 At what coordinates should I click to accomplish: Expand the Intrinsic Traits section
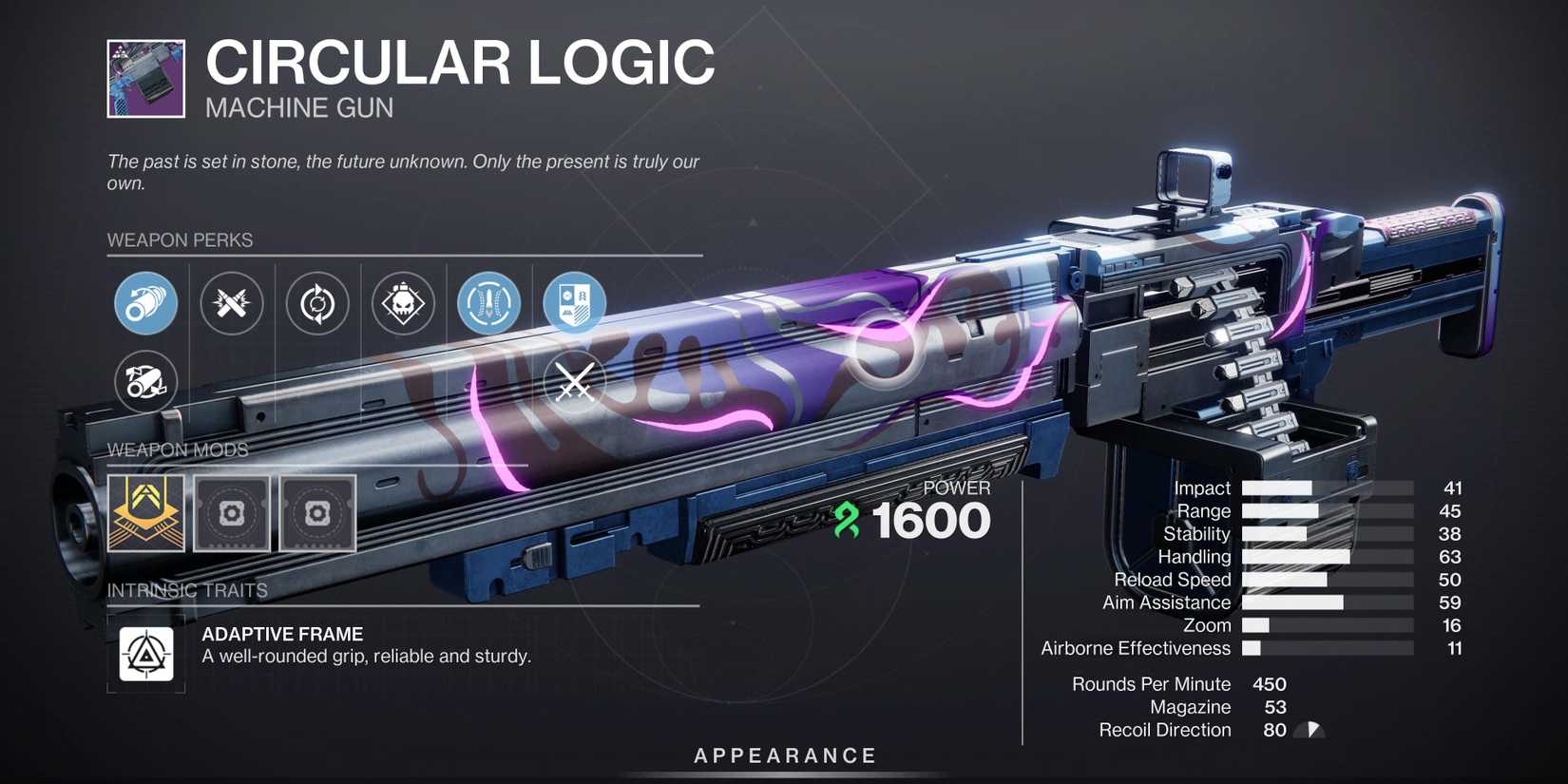186,589
